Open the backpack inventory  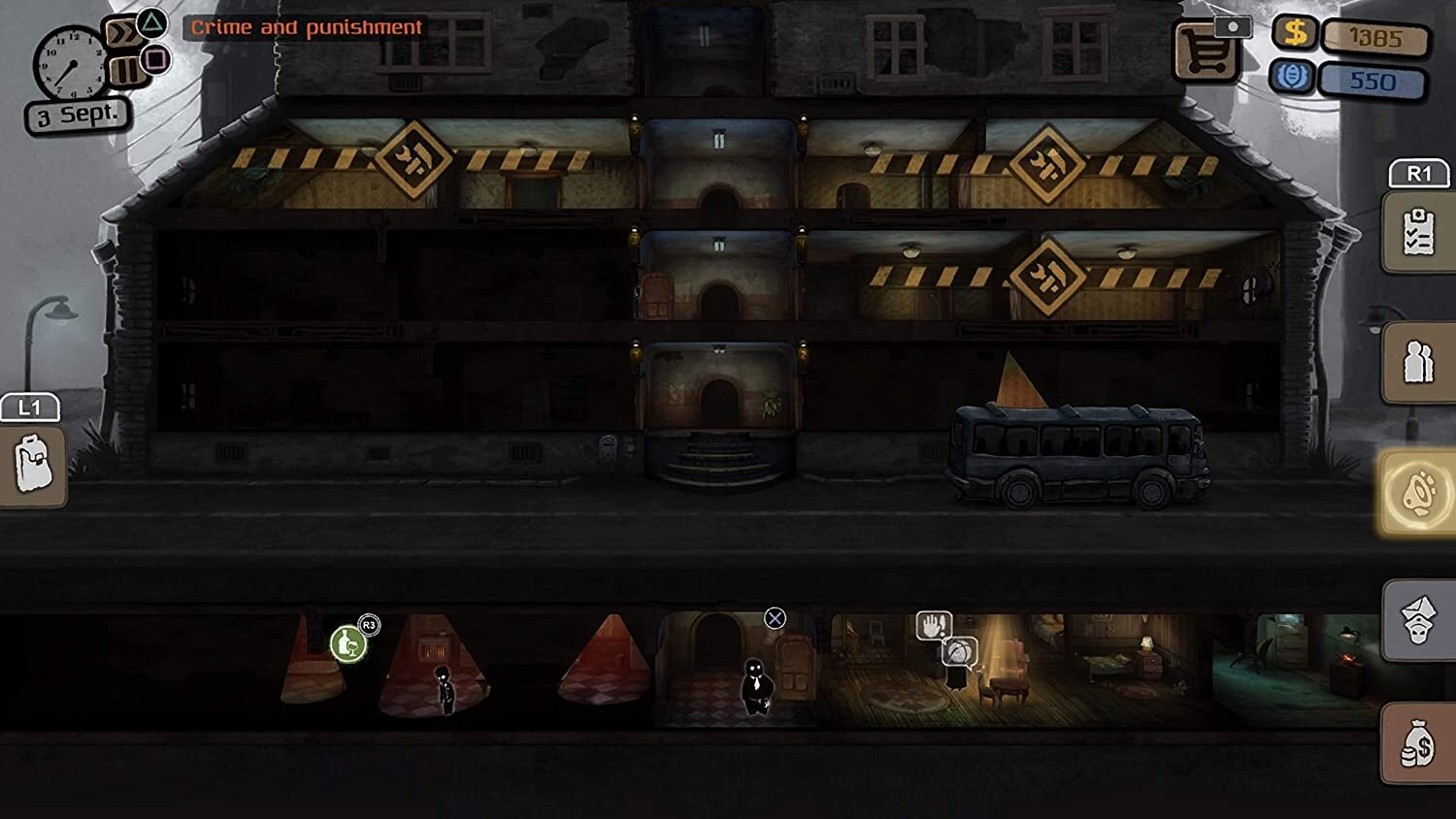[32, 466]
